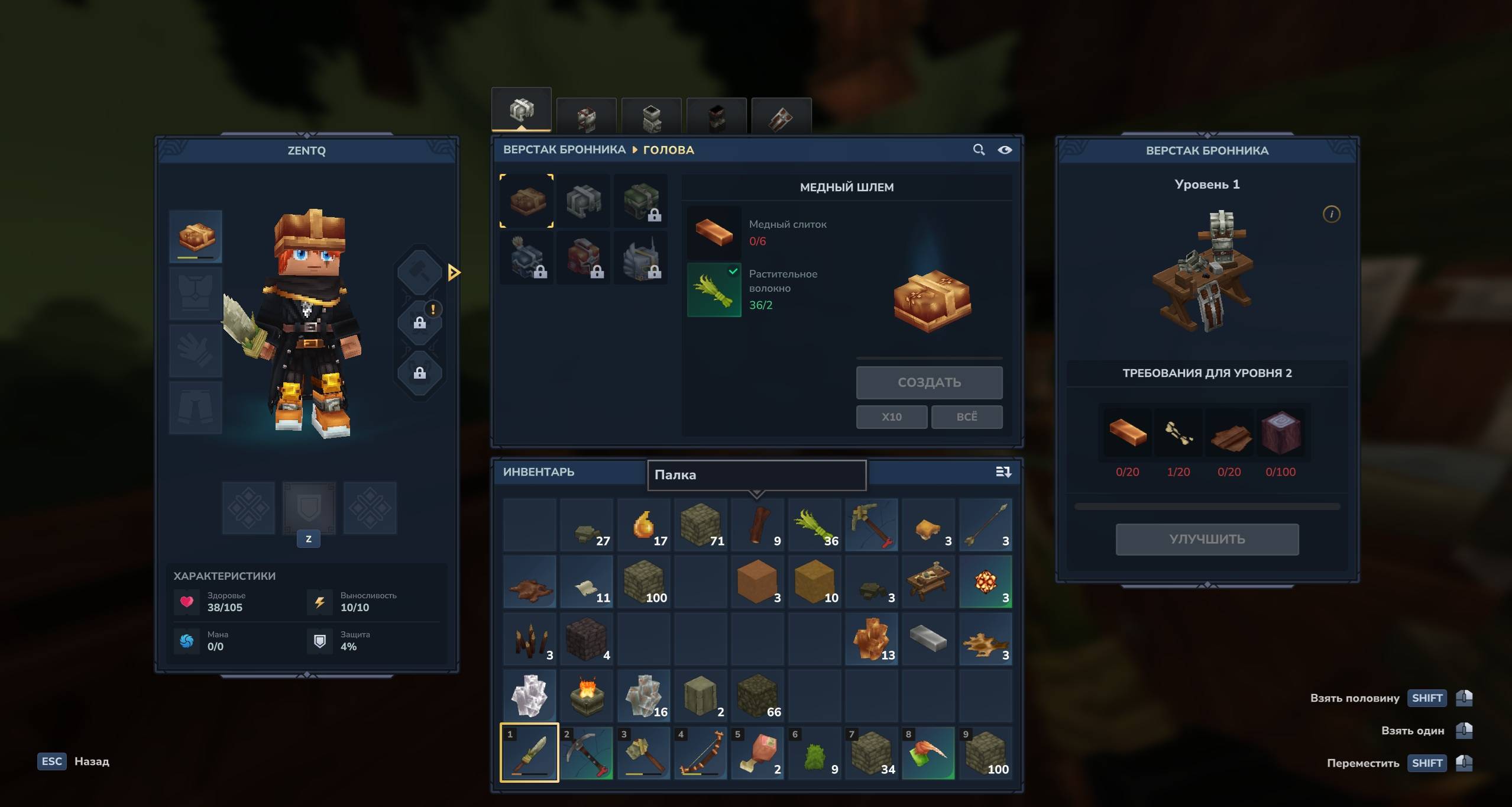The width and height of the screenshot is (1512, 807).
Task: Expand the inventory sort icon
Action: click(1003, 472)
